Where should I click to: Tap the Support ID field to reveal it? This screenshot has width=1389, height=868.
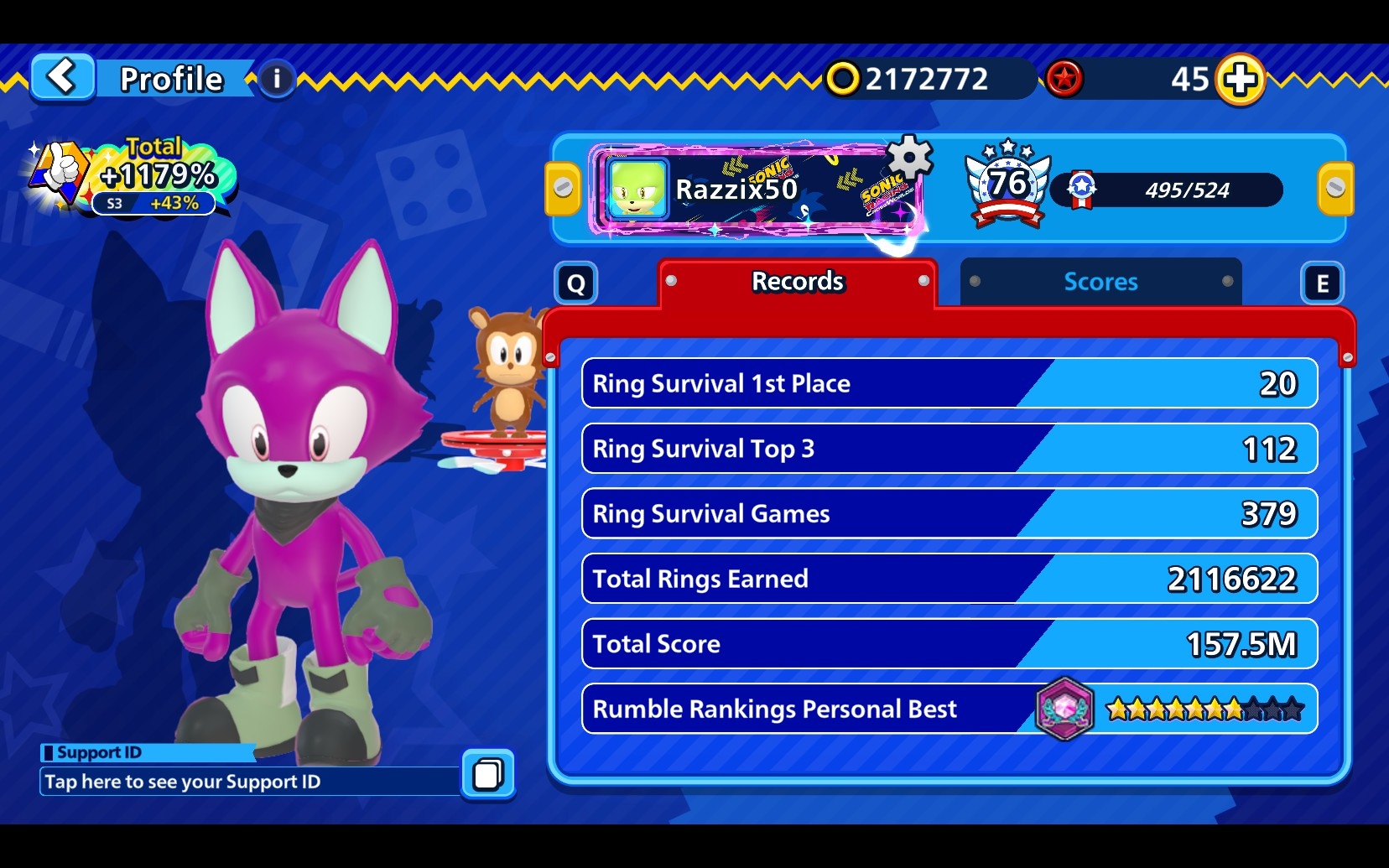point(250,782)
